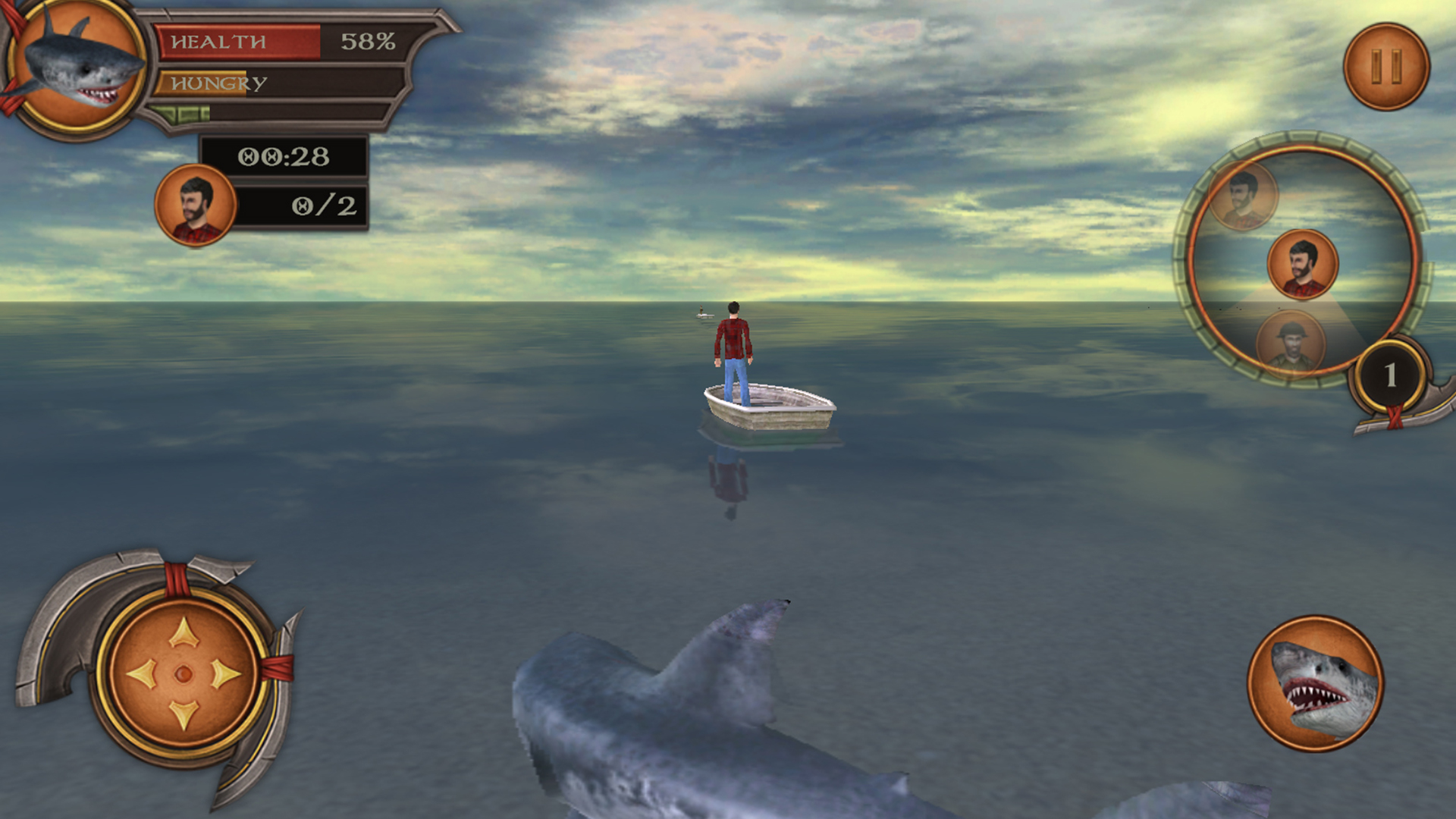Tap the 00:28 mission timer display
1456x819 pixels.
pos(283,156)
